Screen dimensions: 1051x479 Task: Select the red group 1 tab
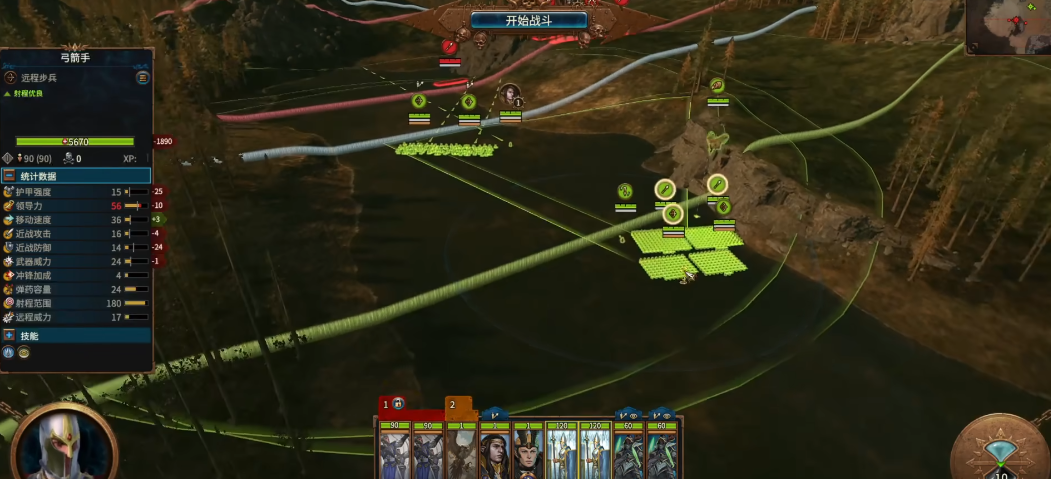(x=384, y=404)
